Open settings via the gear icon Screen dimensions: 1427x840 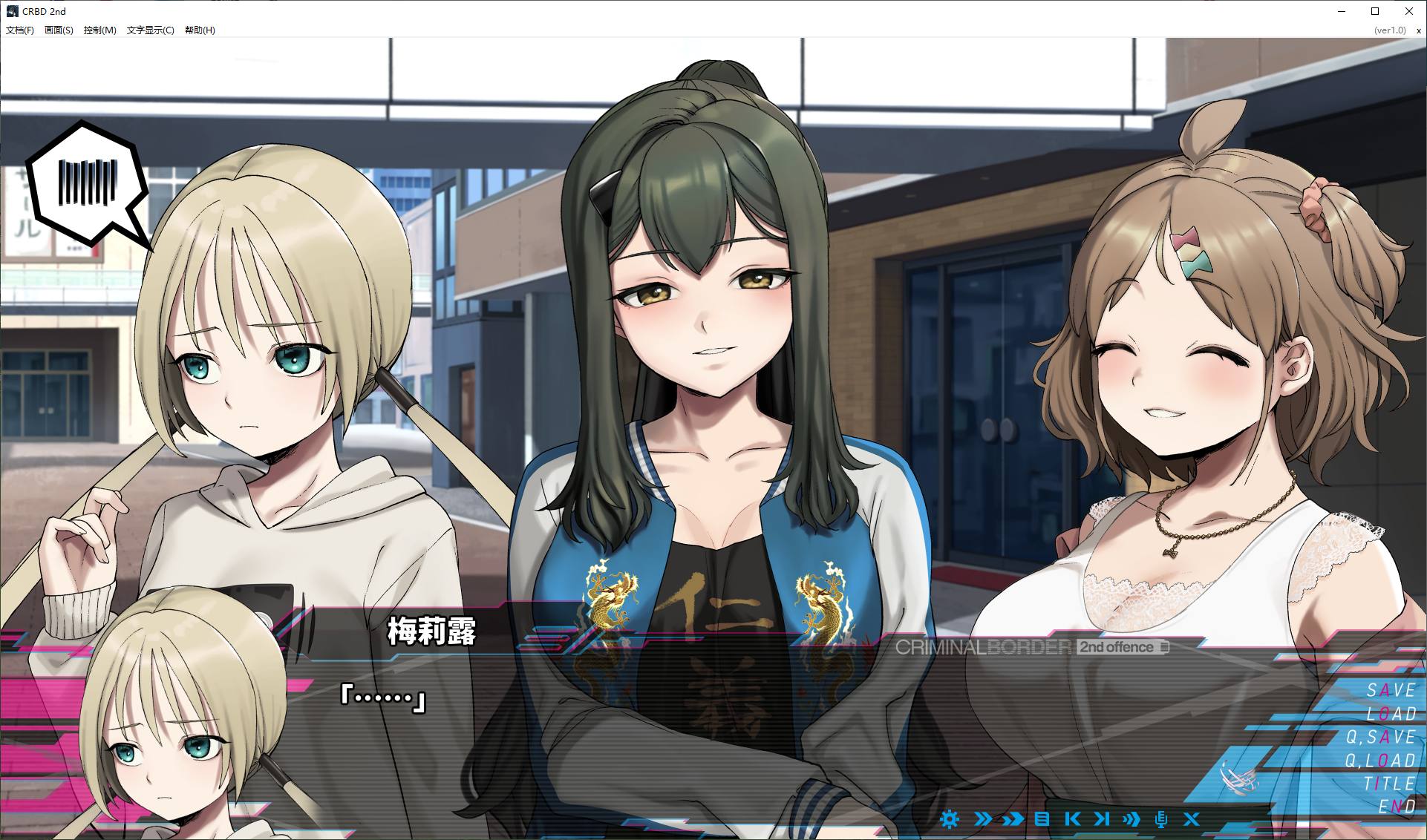pyautogui.click(x=950, y=819)
